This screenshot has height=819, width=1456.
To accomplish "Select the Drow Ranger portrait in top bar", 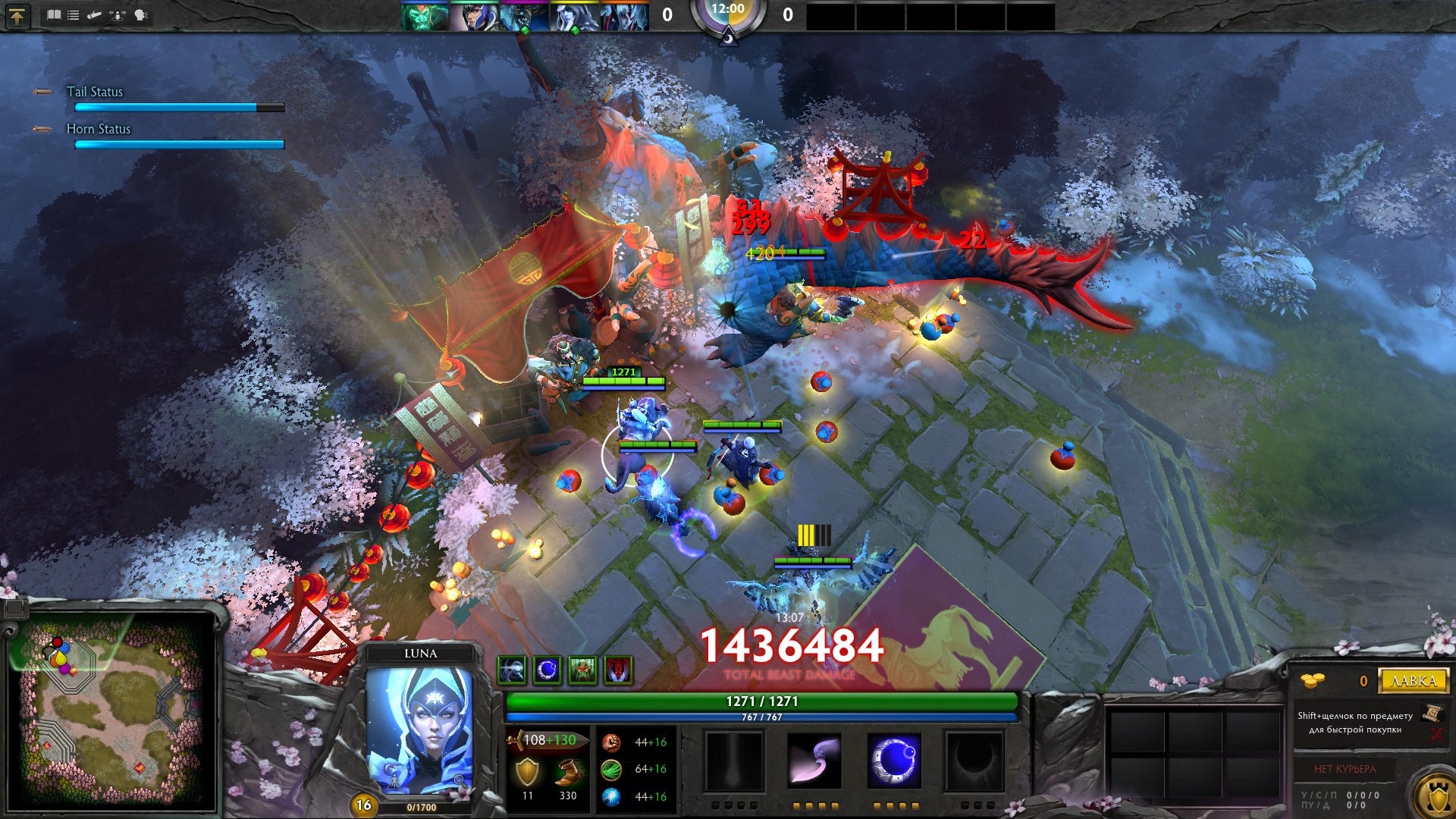I will [x=573, y=17].
